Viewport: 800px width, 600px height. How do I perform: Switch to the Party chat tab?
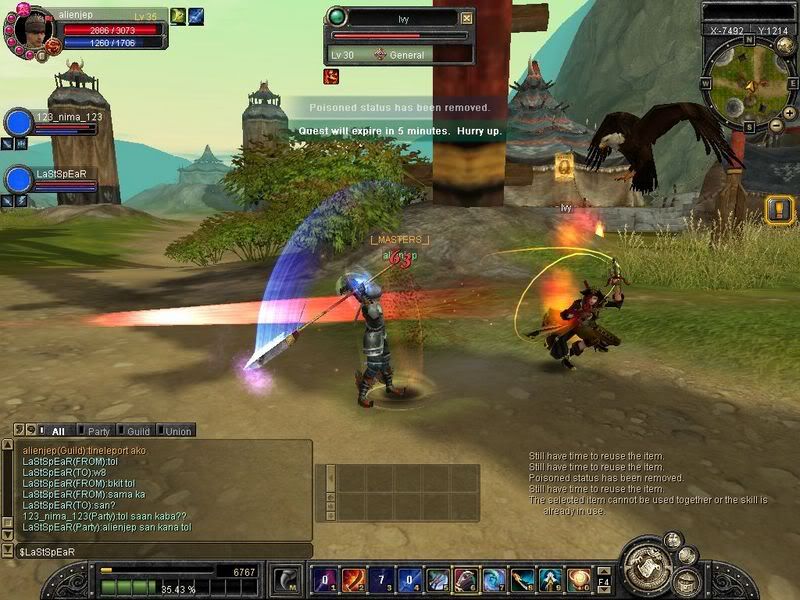click(x=99, y=431)
